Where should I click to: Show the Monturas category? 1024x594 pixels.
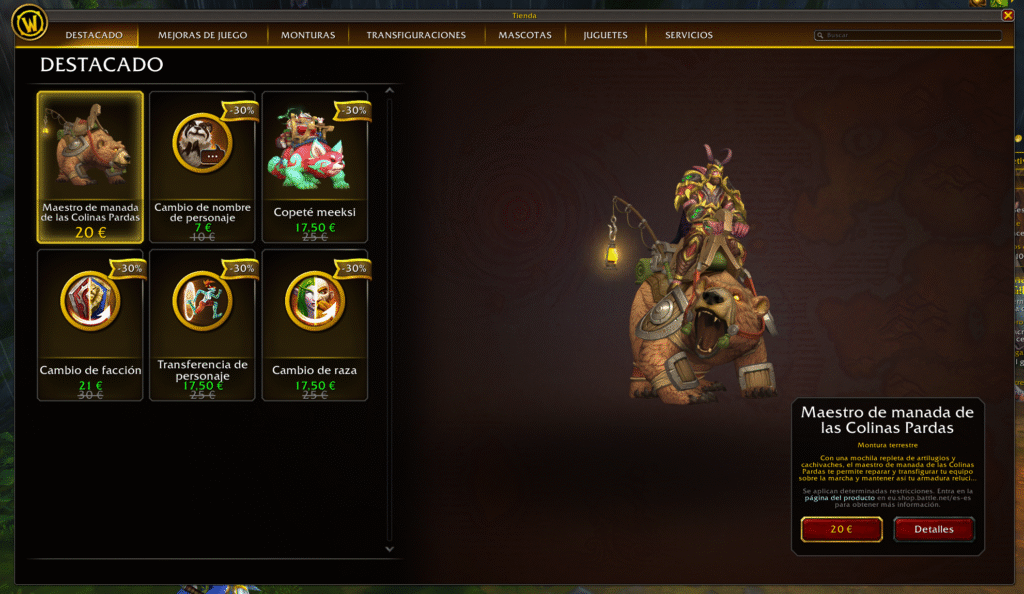(x=308, y=35)
